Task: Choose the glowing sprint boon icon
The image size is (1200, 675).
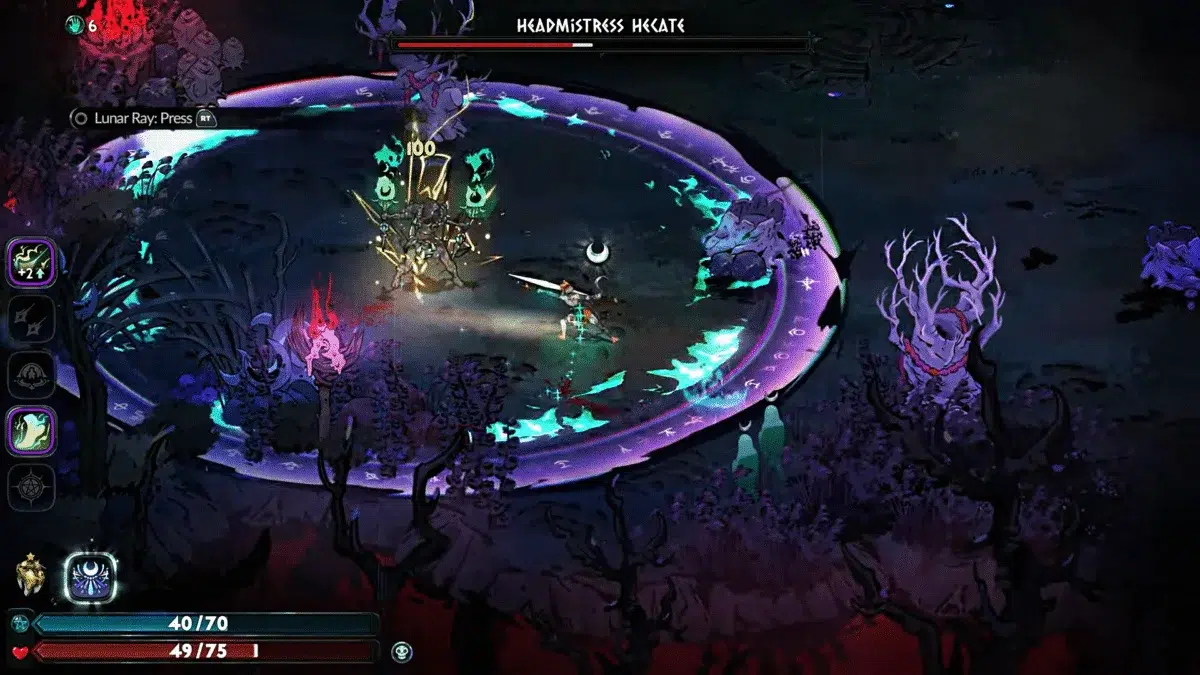Action: coord(31,431)
